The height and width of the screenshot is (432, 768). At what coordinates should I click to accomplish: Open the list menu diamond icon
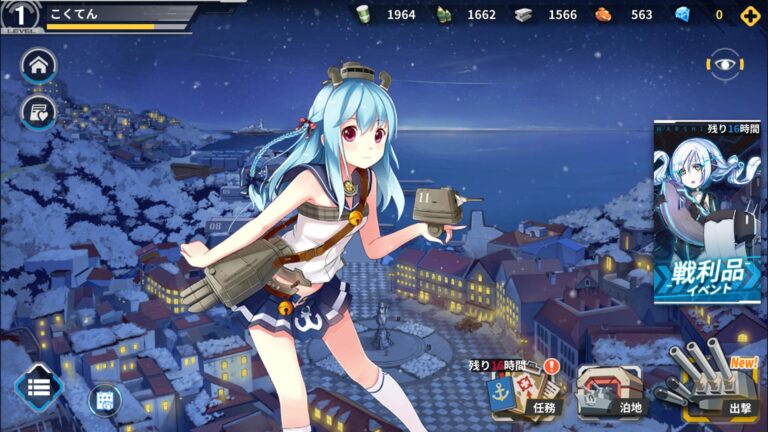[39, 388]
